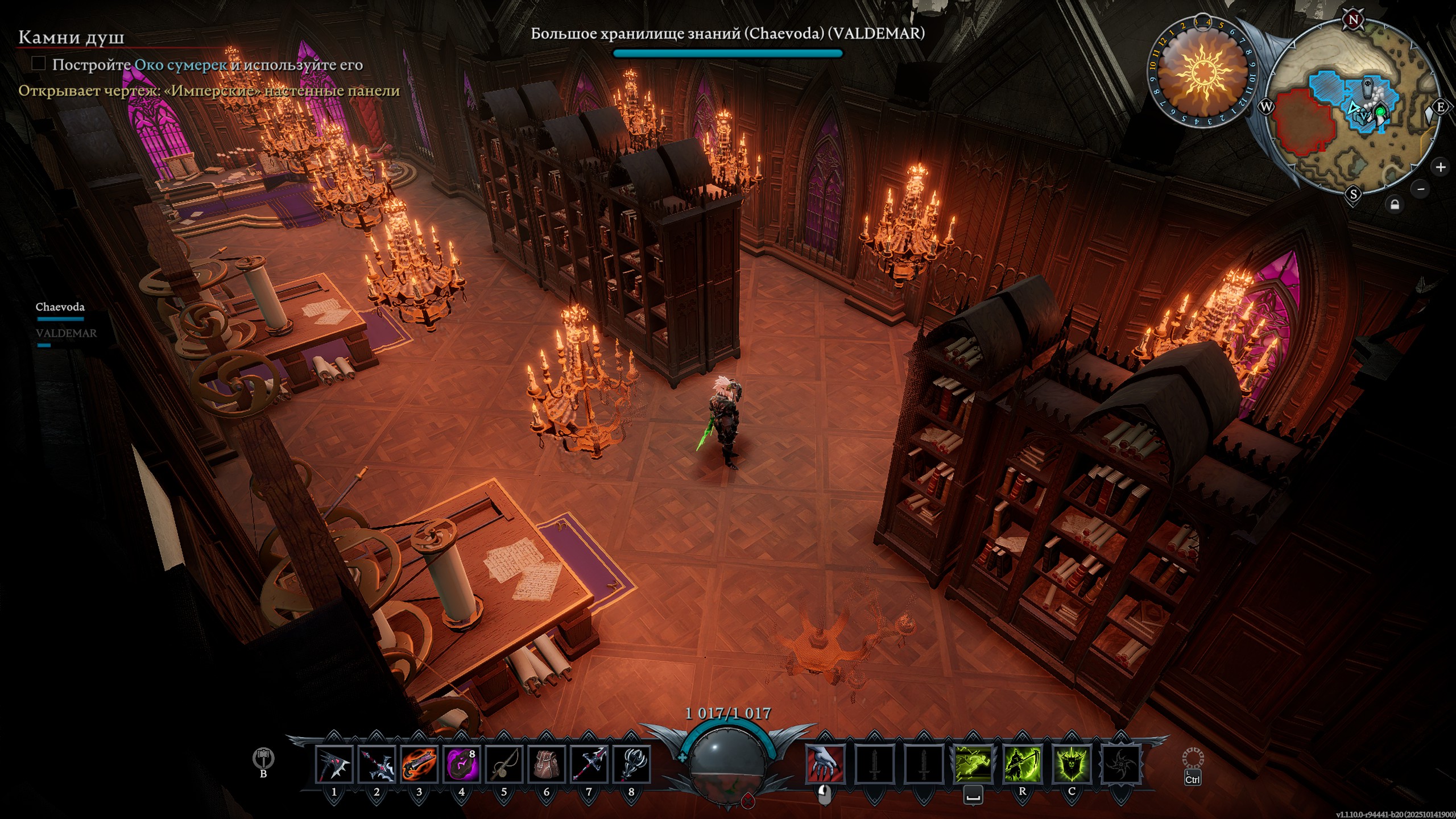Toggle the minimap rotation lock
Viewport: 1456px width, 819px height.
pyautogui.click(x=1395, y=205)
